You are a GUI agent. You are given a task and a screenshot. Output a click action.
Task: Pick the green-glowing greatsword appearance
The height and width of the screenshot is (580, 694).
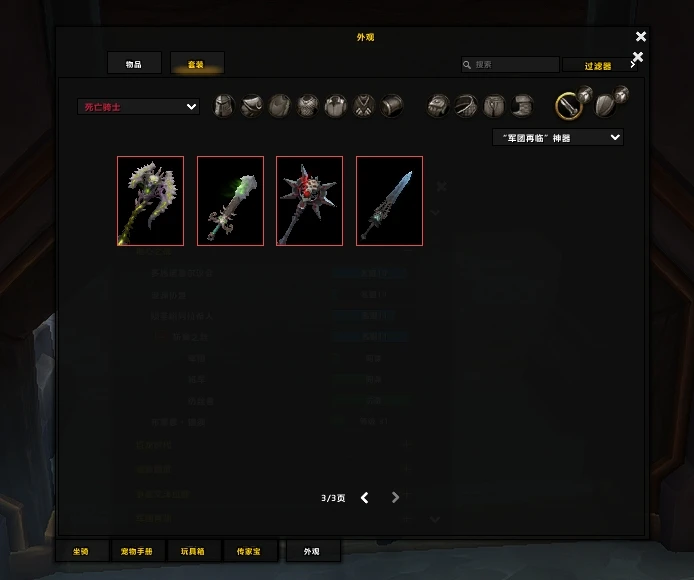pos(230,201)
